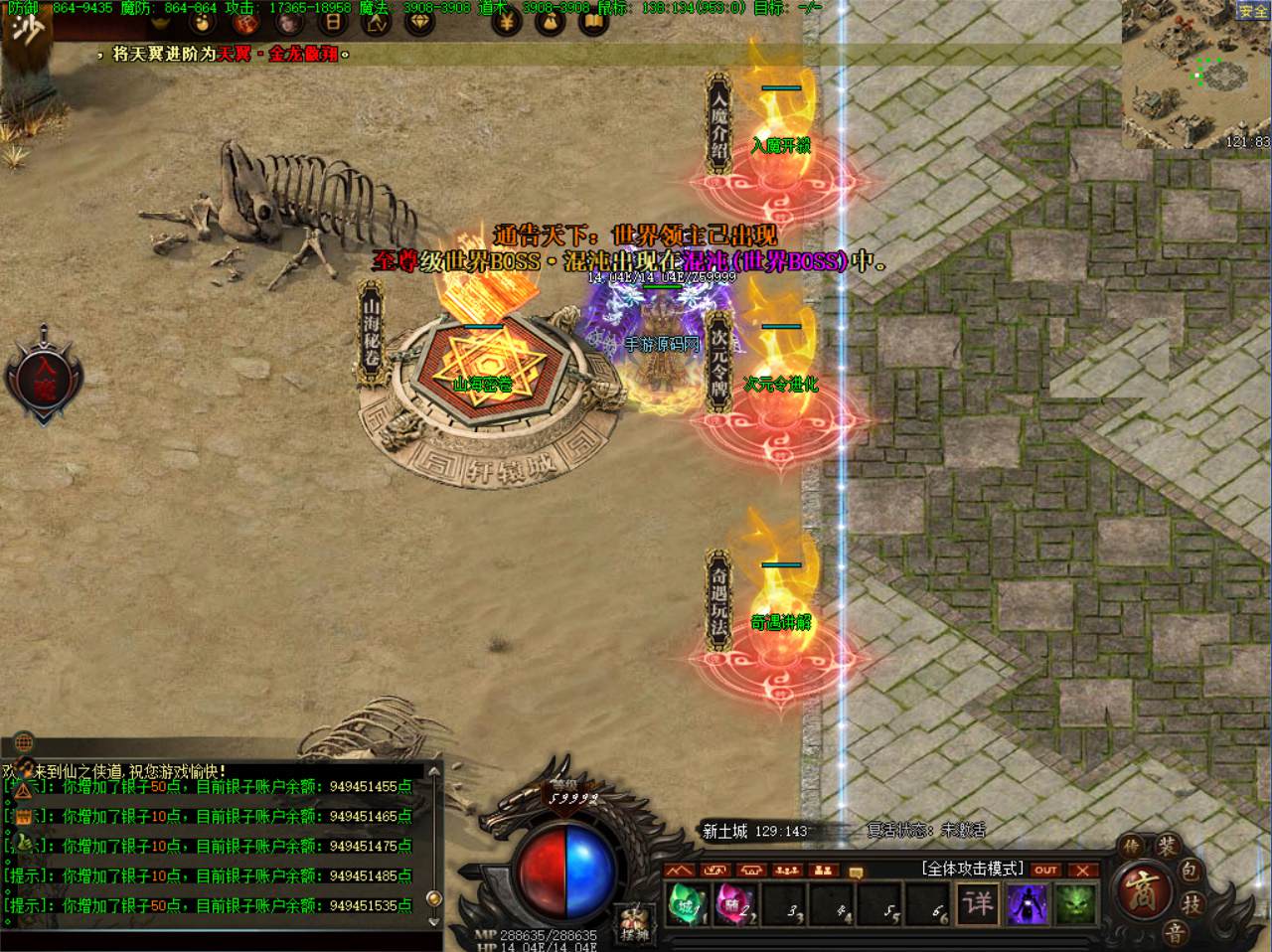Click the OUT button
This screenshot has height=952, width=1272.
click(x=1045, y=870)
